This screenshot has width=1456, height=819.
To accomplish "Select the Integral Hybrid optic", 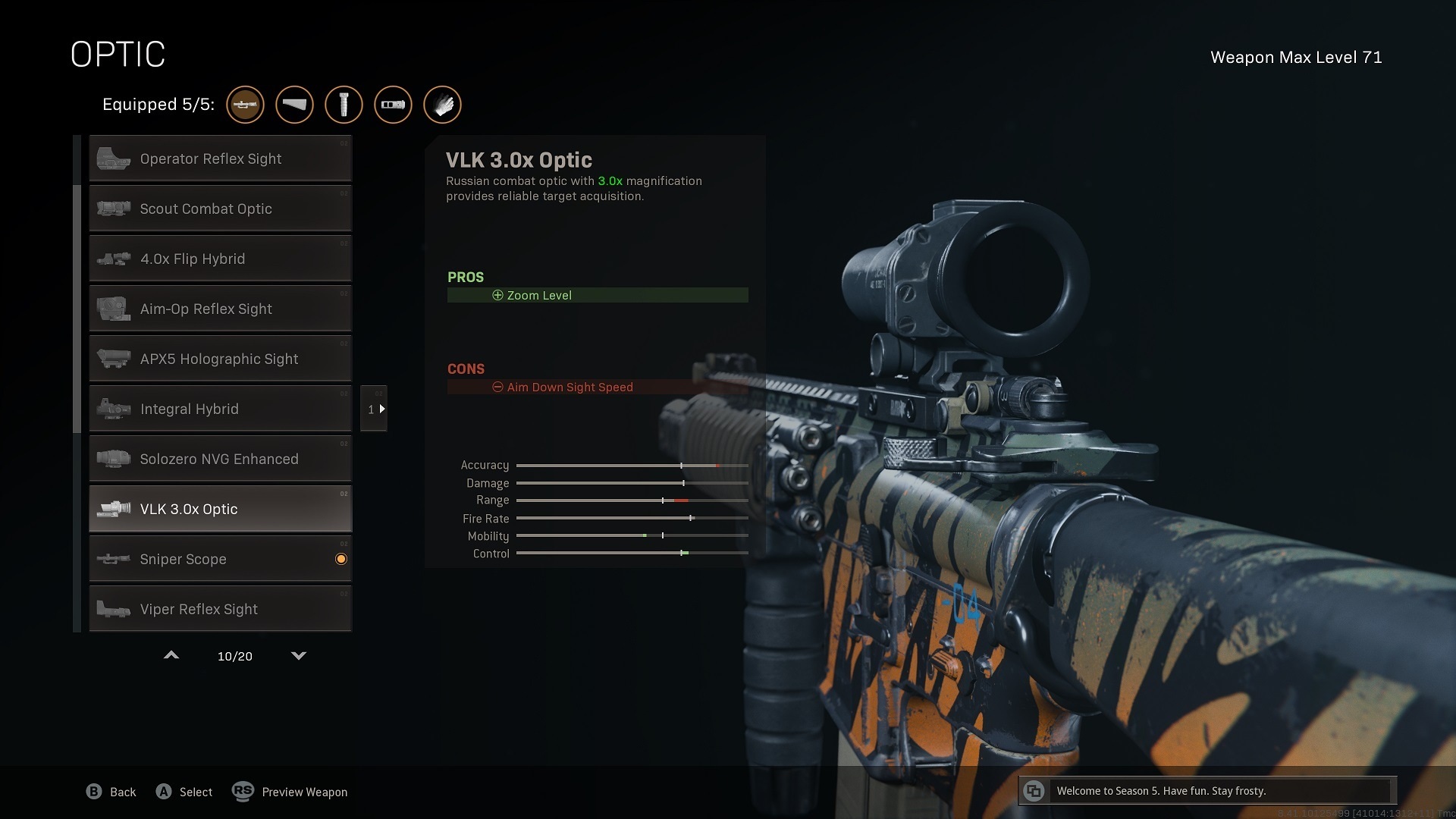I will (x=220, y=409).
